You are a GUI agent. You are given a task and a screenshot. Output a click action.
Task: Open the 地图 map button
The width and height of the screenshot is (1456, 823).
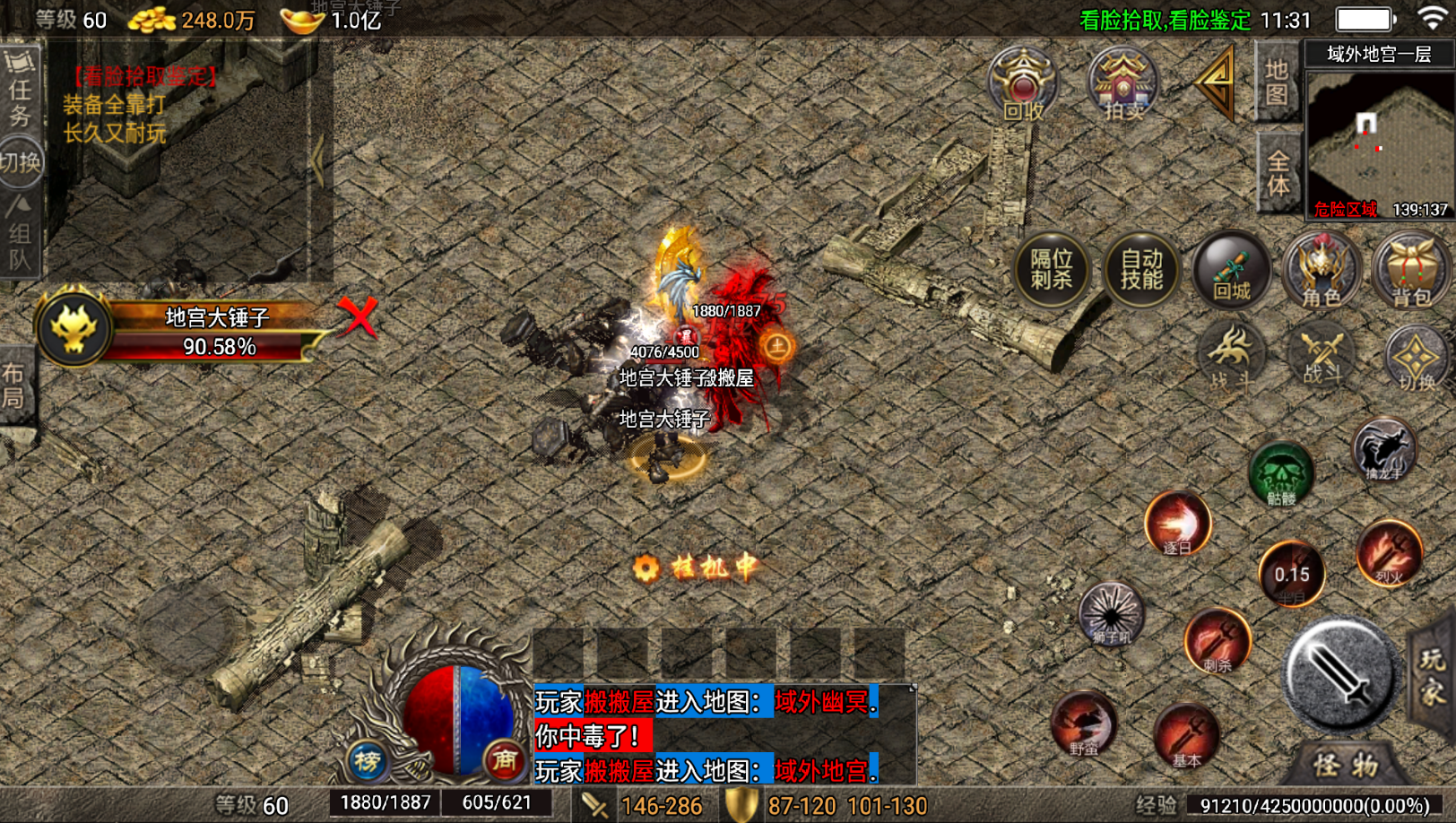pyautogui.click(x=1277, y=82)
